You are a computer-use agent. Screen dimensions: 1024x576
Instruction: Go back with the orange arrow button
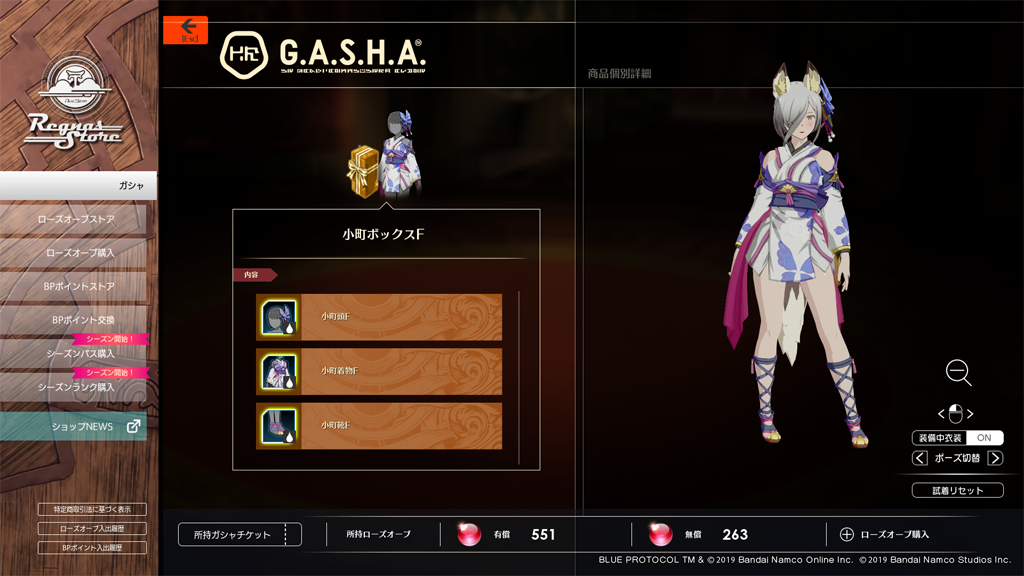click(185, 29)
